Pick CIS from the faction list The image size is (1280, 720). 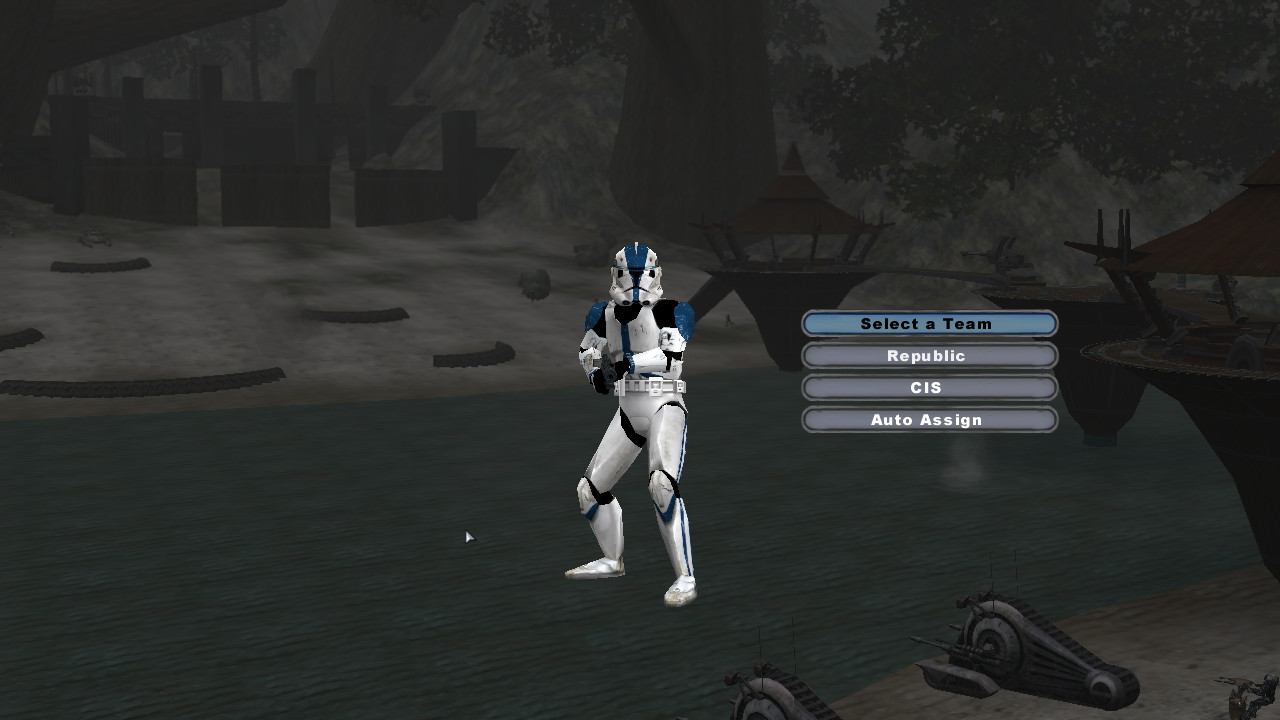pyautogui.click(x=928, y=387)
